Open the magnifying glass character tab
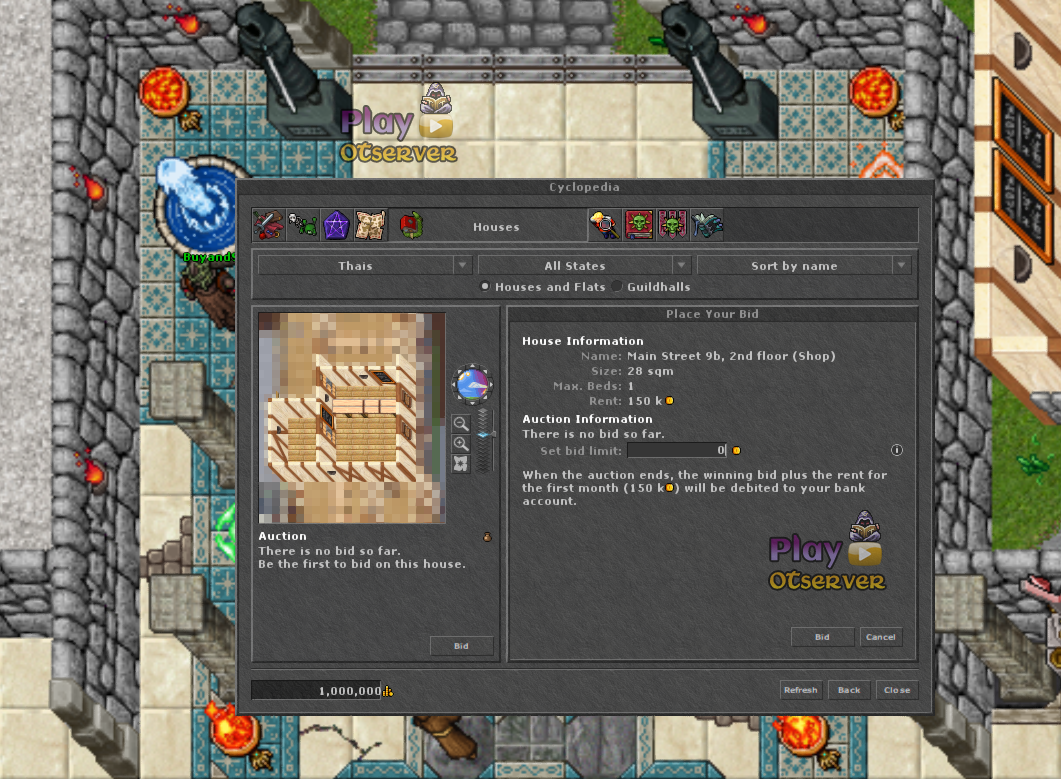The image size is (1061, 779). click(x=605, y=225)
